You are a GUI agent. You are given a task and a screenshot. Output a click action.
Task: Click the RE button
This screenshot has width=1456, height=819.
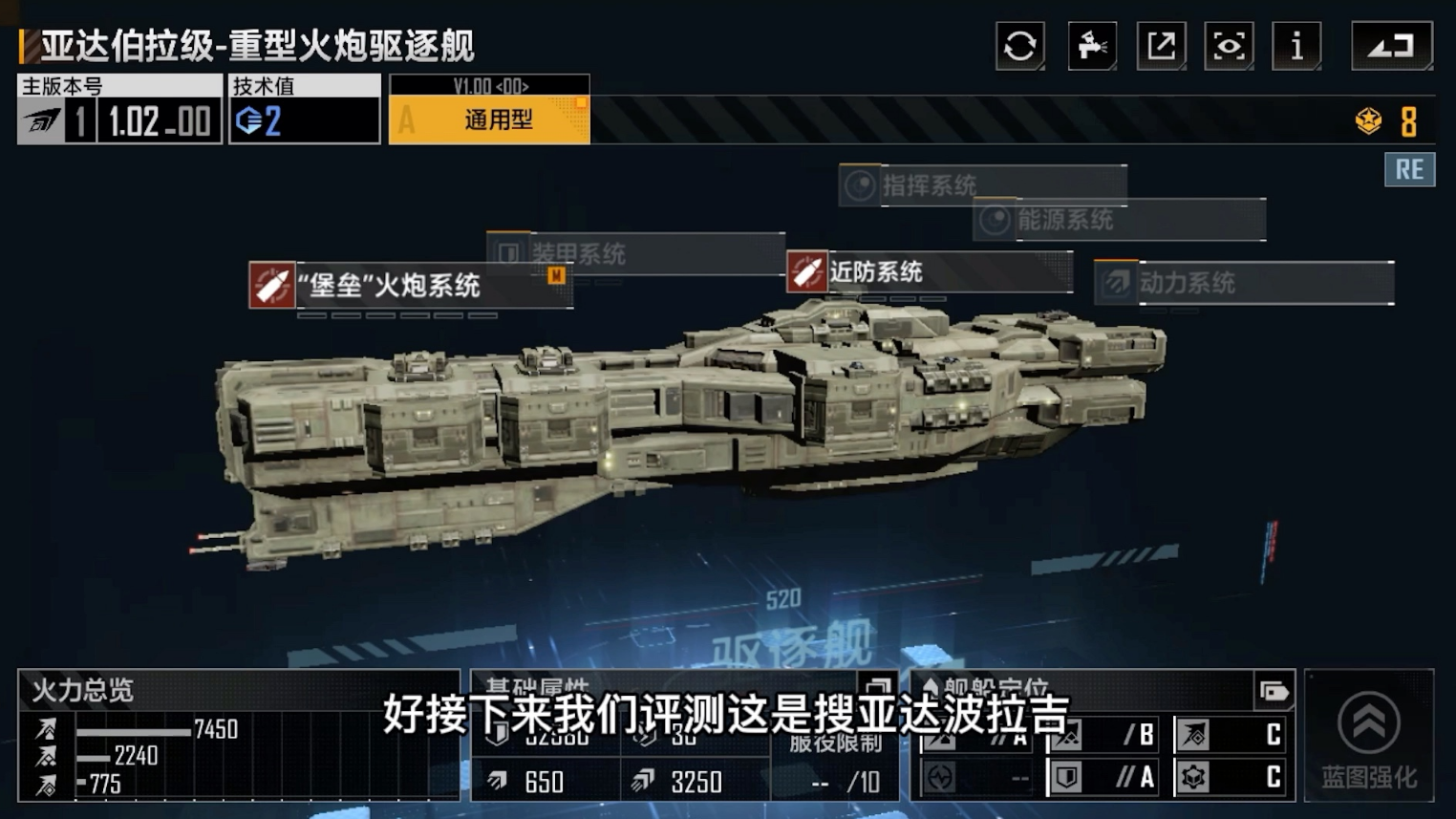1409,170
